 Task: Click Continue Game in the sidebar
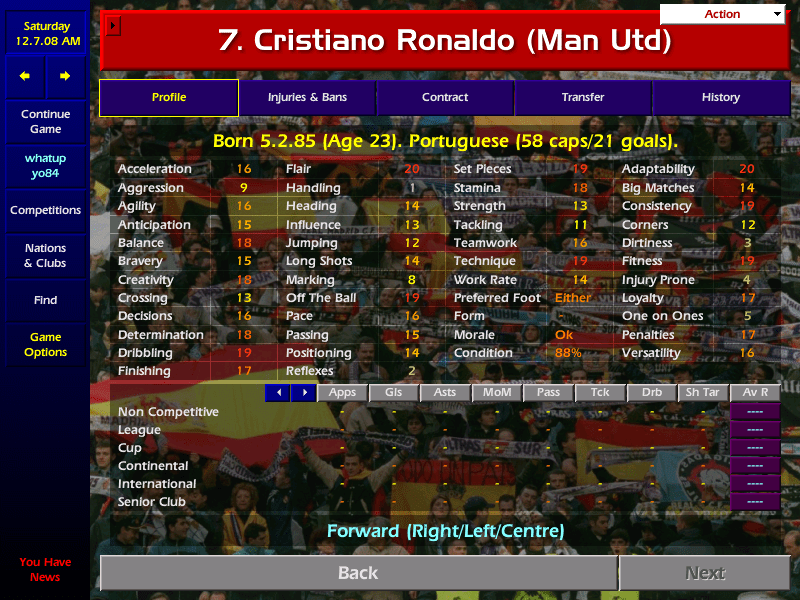[x=45, y=122]
